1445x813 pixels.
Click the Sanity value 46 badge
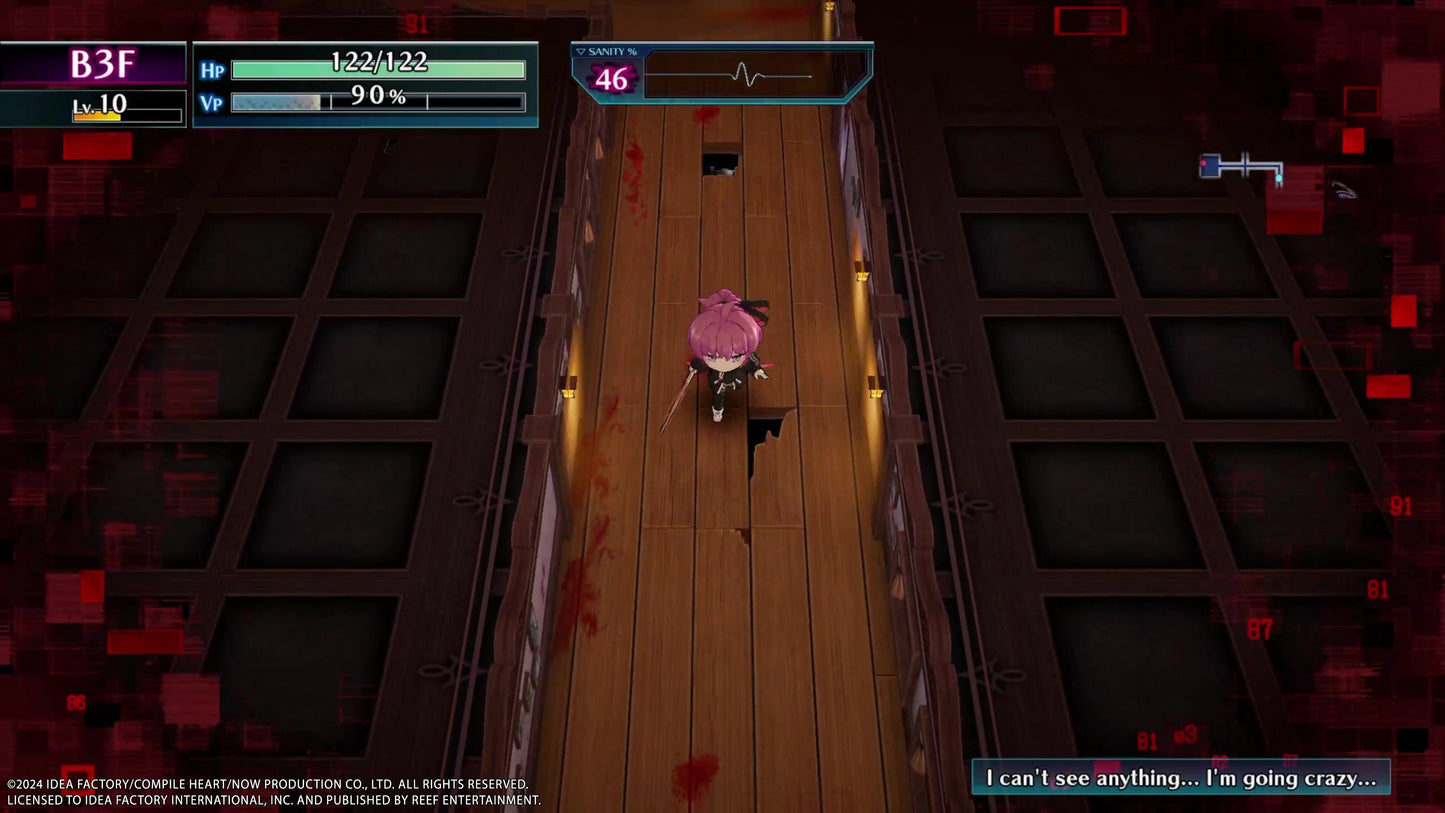tap(611, 76)
